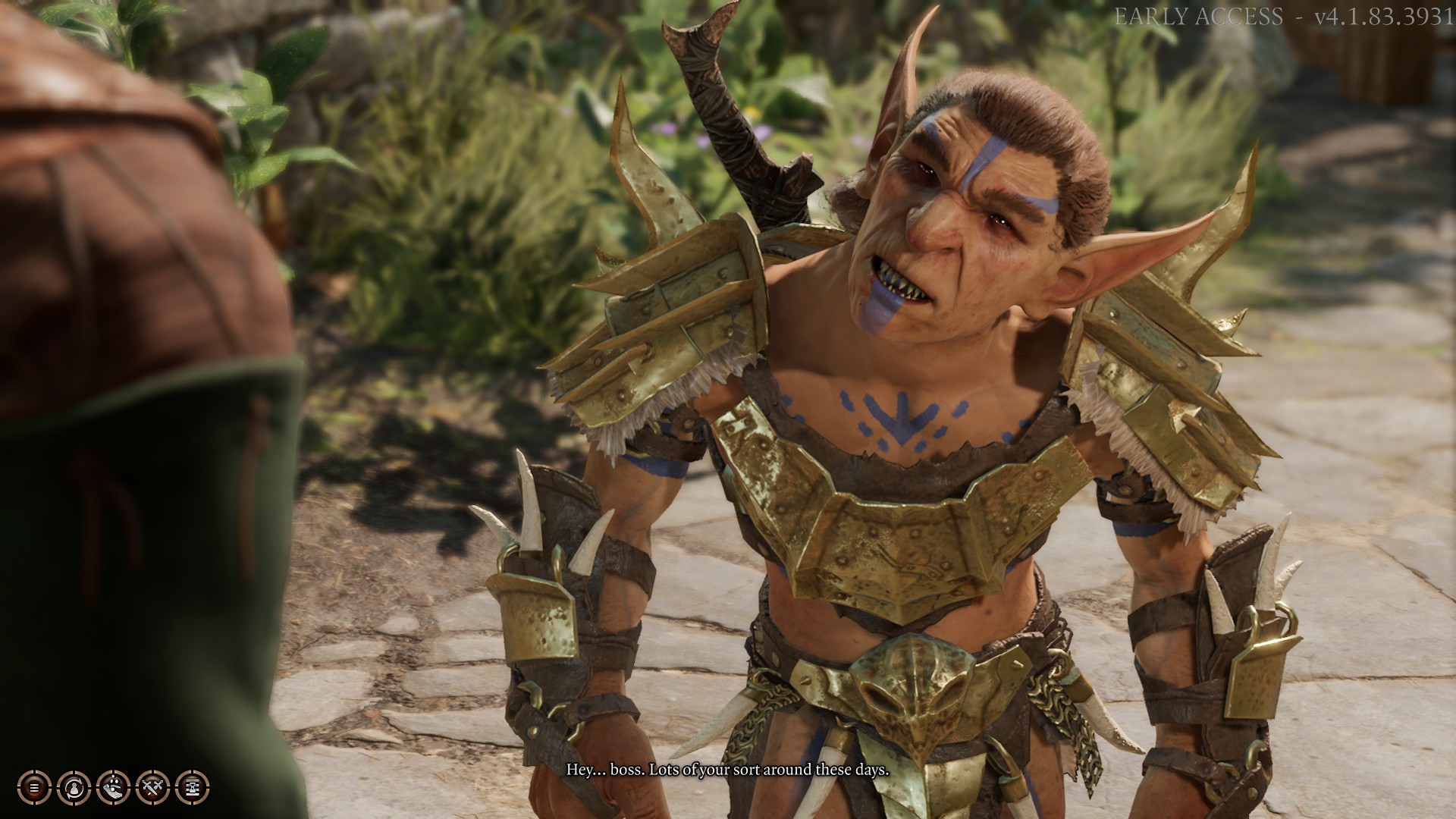1456x819 pixels.
Task: Open the three-line game menu button
Action: pyautogui.click(x=34, y=788)
